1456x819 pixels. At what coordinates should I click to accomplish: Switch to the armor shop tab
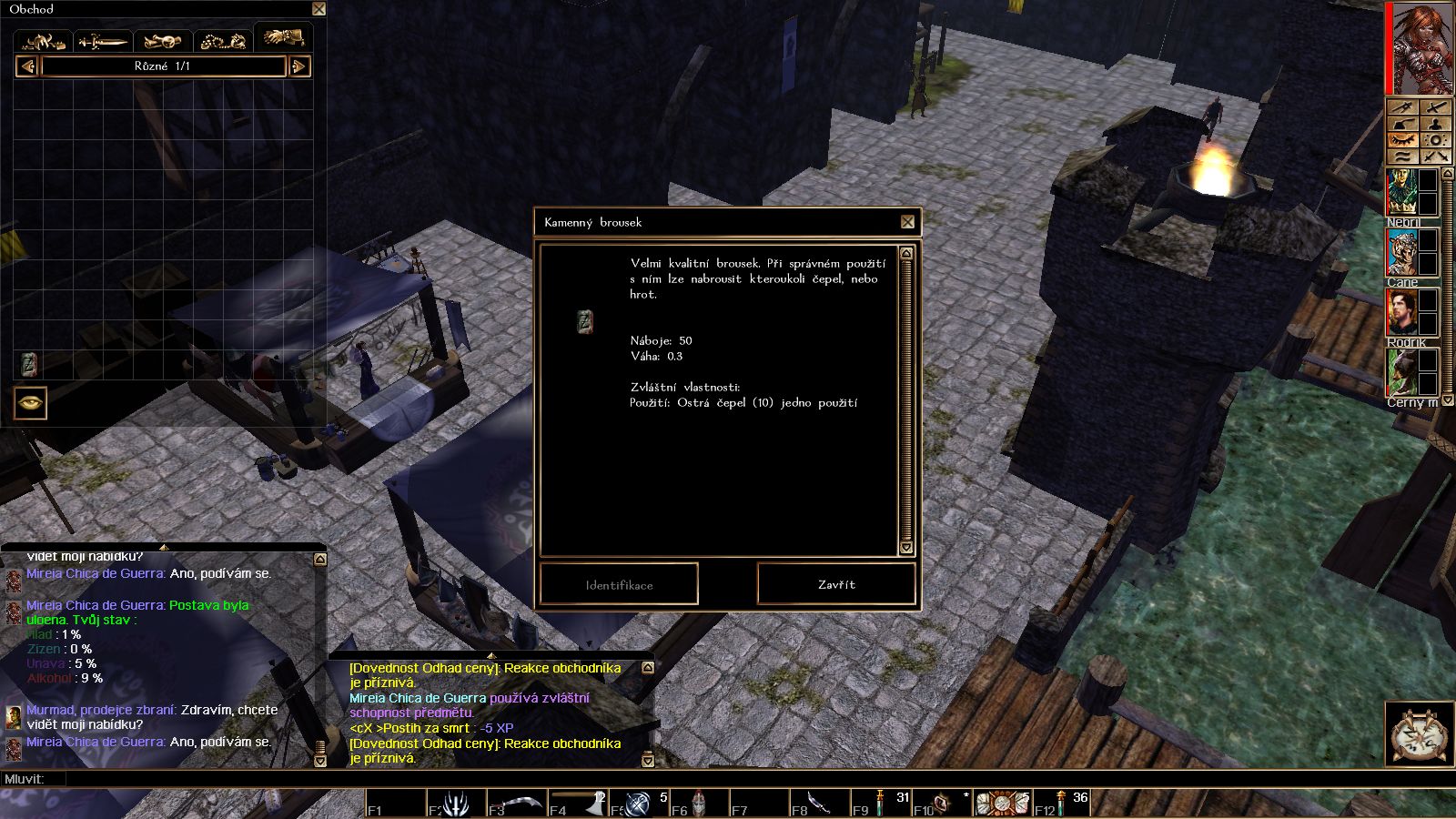pyautogui.click(x=44, y=41)
